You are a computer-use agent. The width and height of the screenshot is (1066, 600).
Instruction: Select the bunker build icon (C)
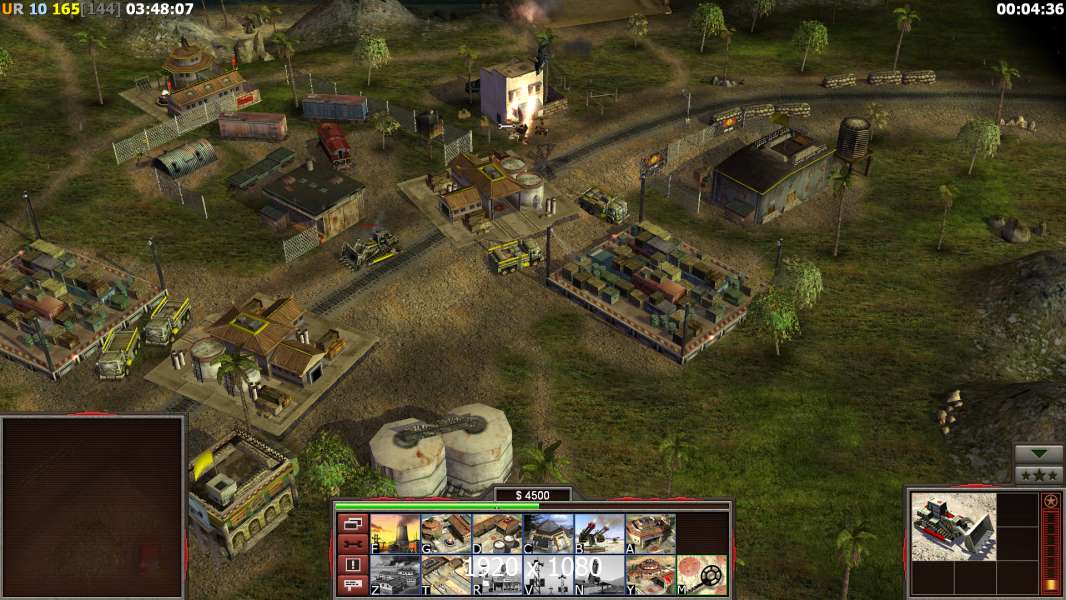pos(548,534)
